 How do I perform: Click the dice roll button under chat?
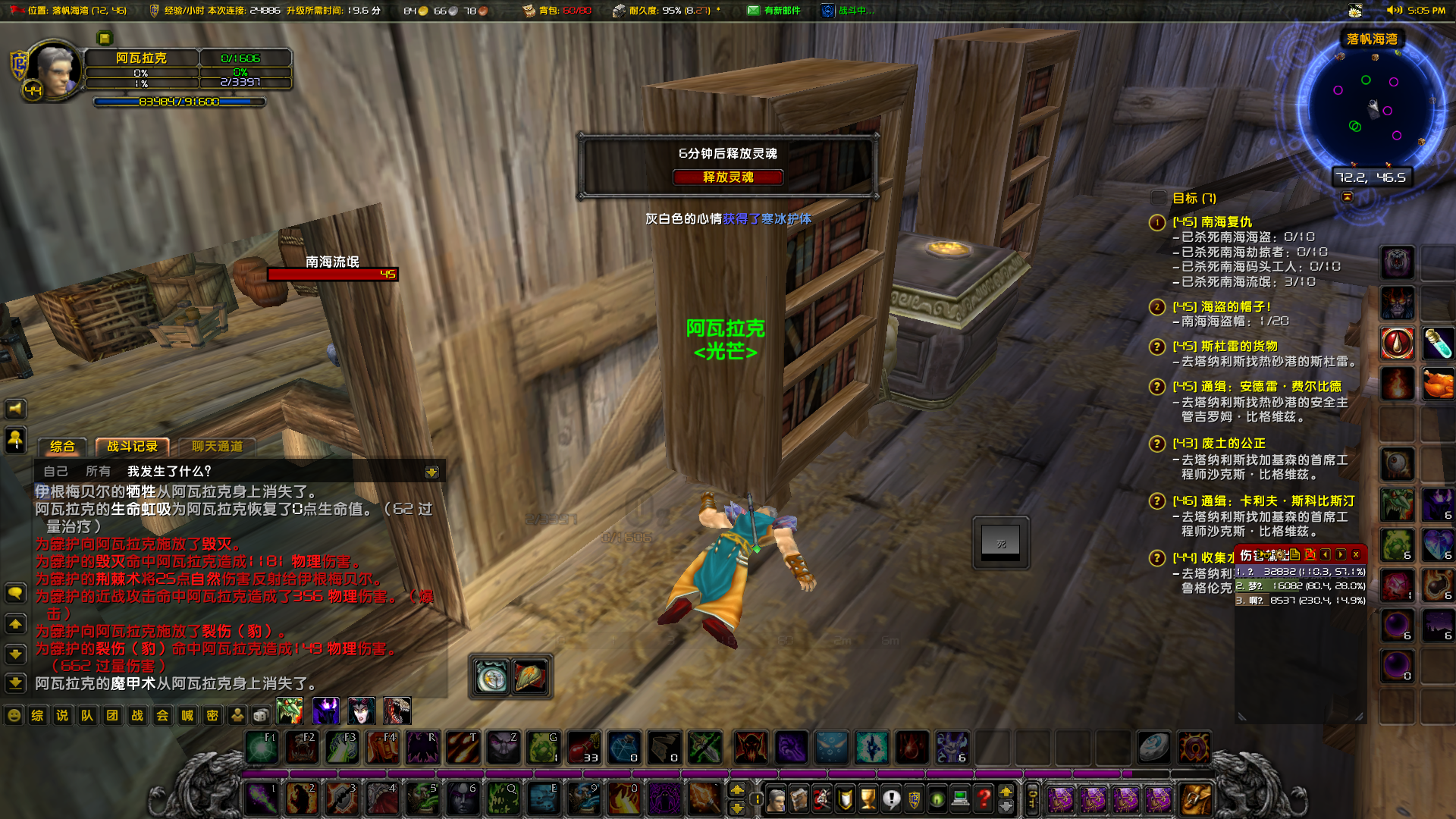[x=261, y=715]
